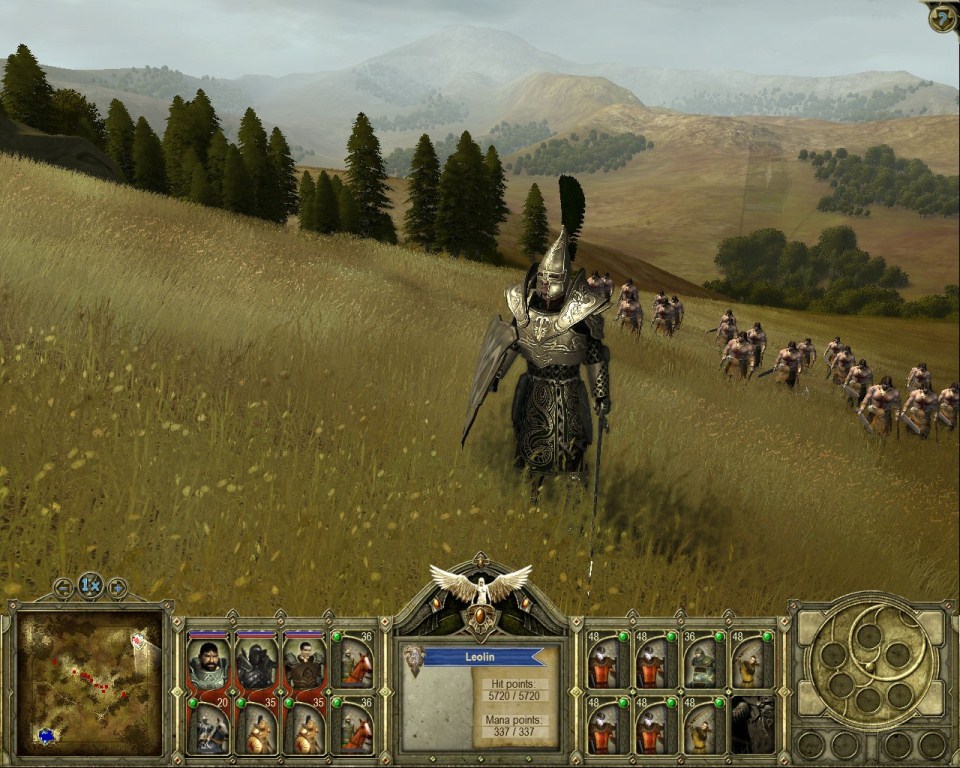
Task: Select the darkened unit card without a number
Action: click(752, 727)
